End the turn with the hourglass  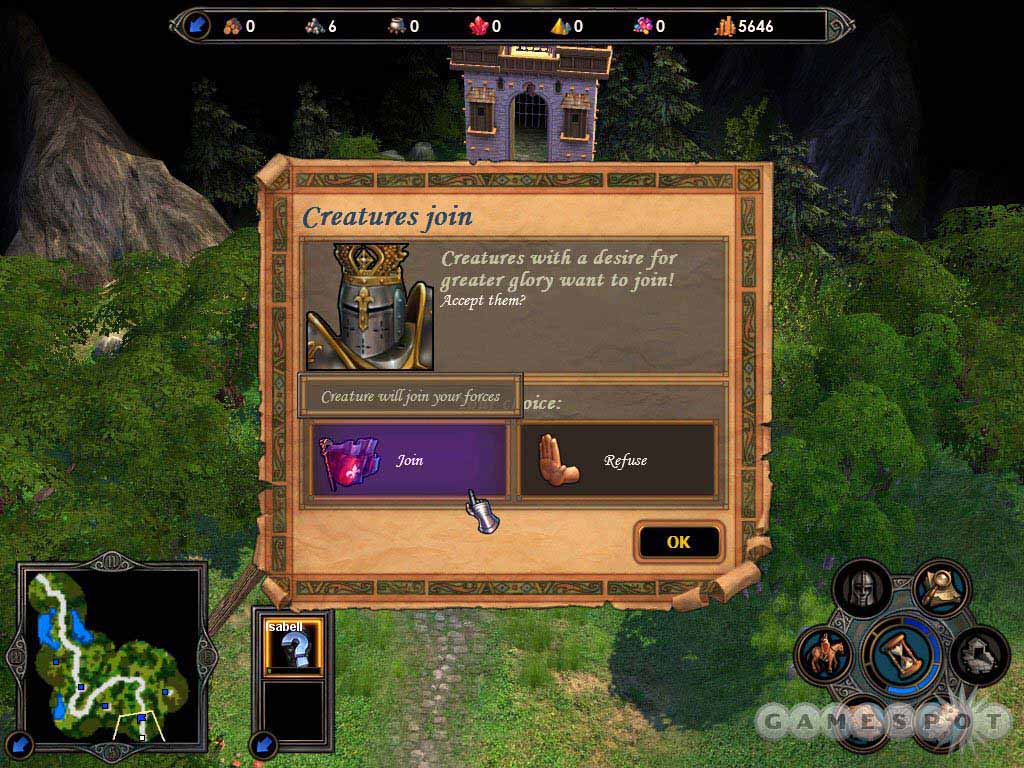point(905,654)
